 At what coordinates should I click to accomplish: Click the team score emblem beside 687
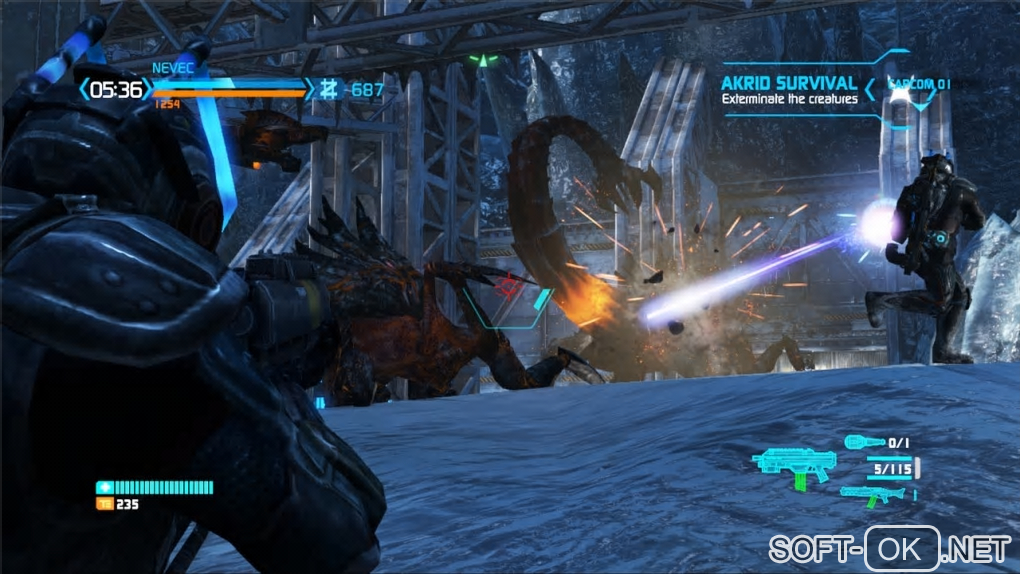[329, 90]
